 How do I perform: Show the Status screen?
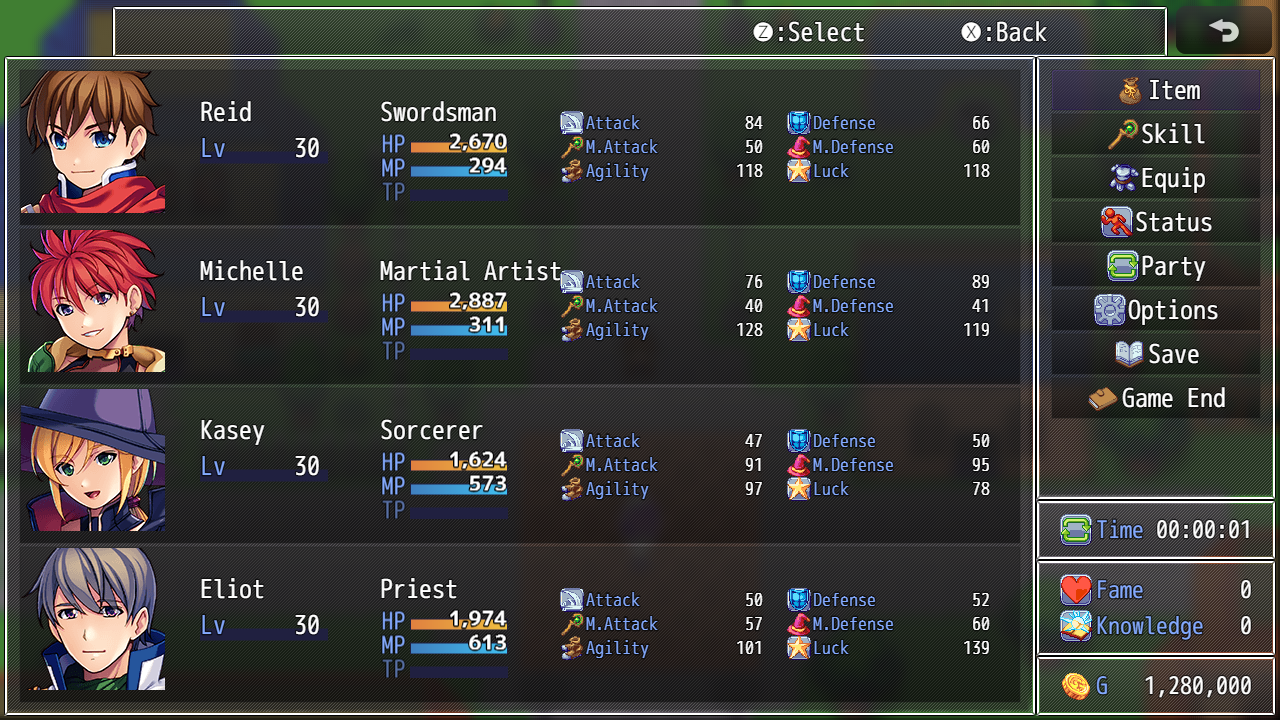point(1156,223)
